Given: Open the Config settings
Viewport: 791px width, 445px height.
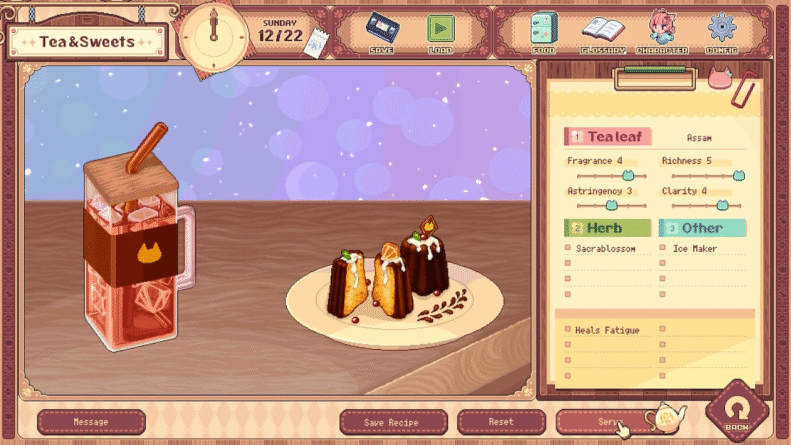Looking at the screenshot, I should click(x=721, y=32).
